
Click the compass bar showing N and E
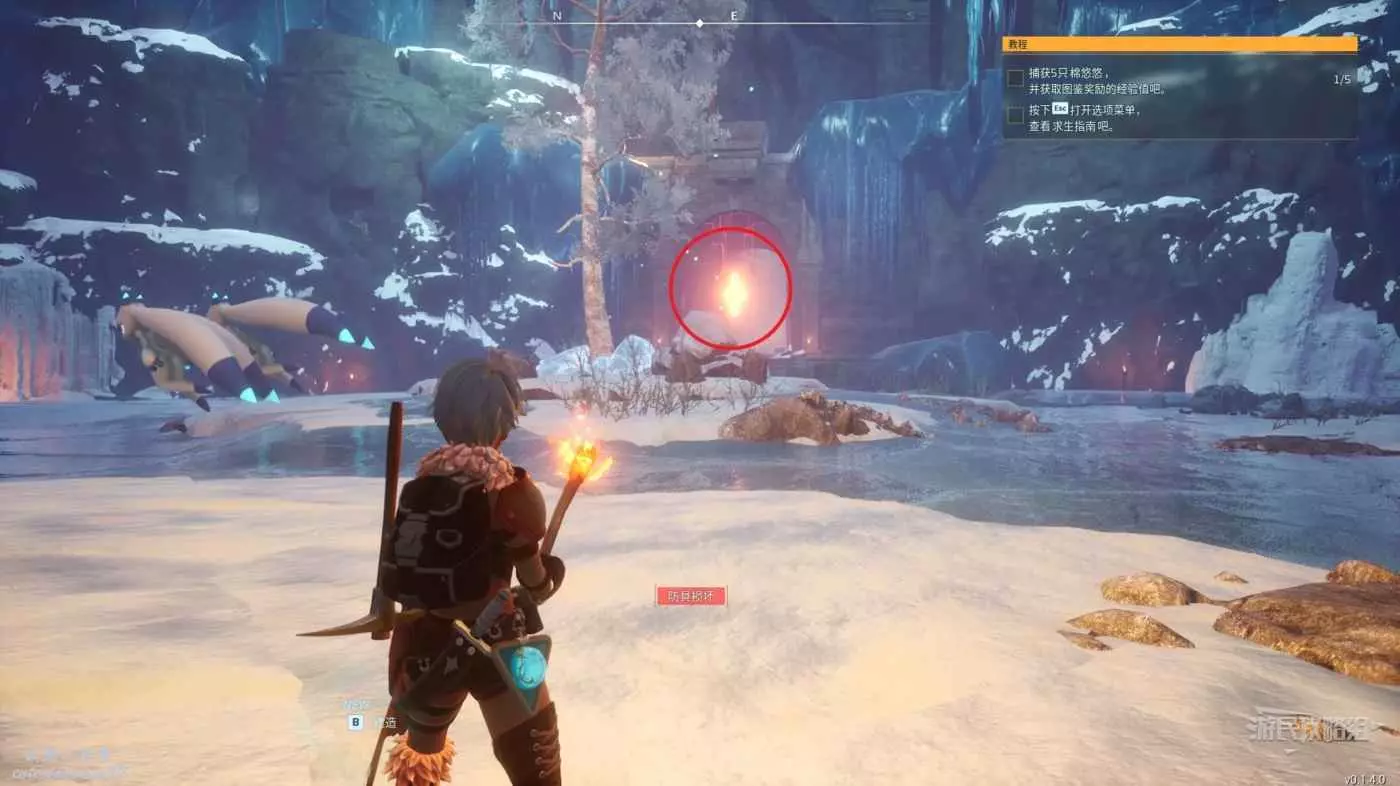(x=700, y=20)
